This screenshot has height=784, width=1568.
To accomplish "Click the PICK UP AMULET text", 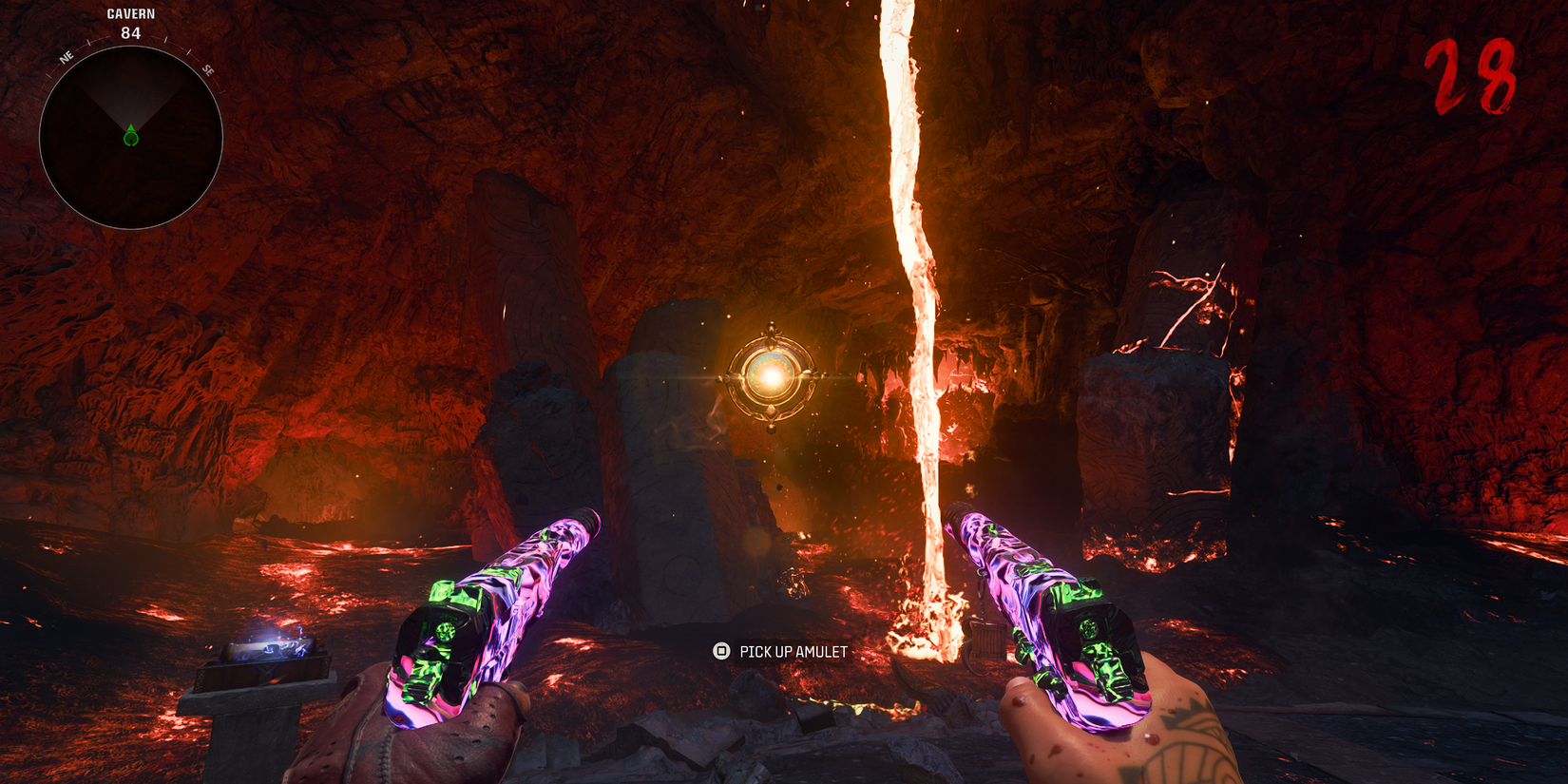I will point(793,653).
